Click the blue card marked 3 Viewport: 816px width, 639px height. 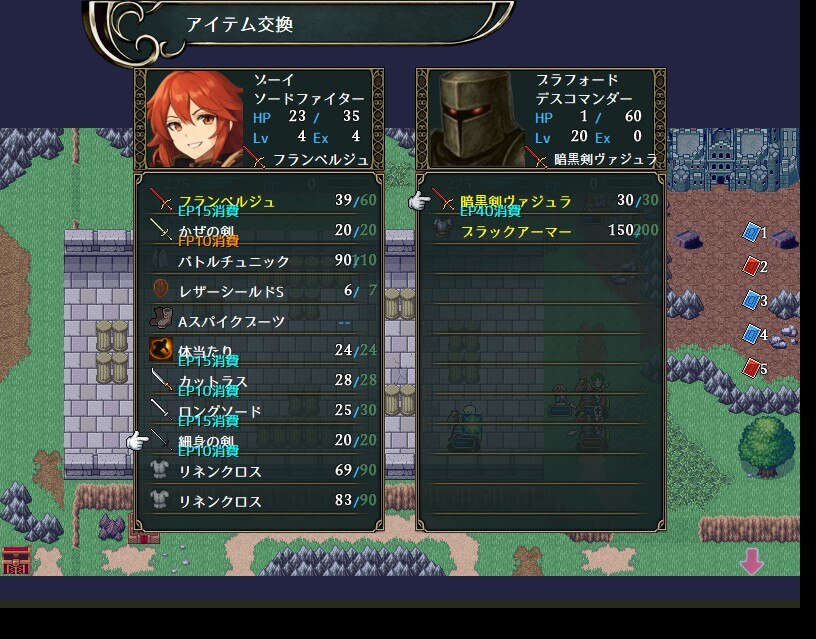point(752,300)
